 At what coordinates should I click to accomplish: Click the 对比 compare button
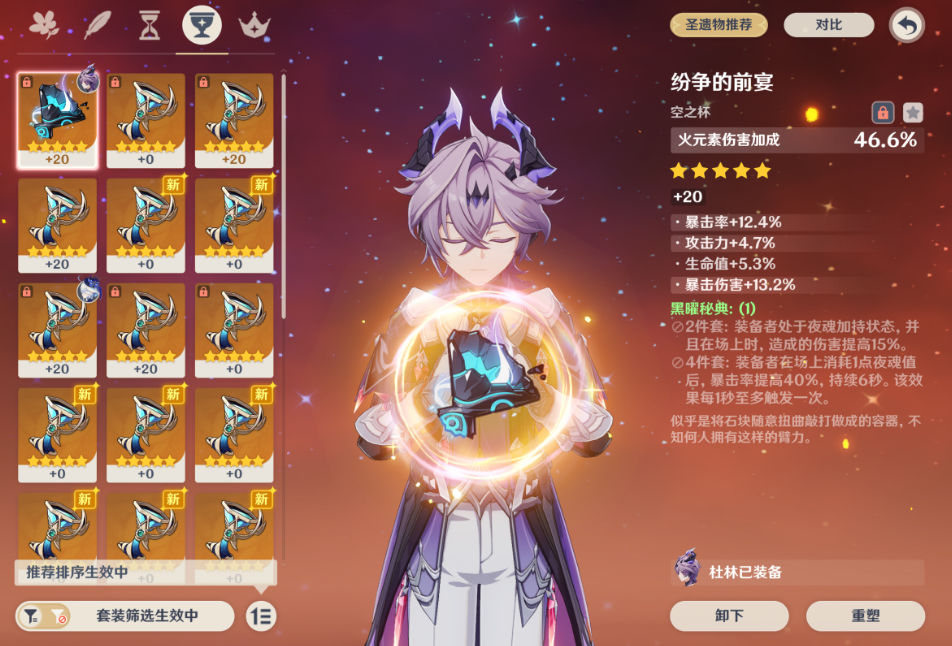point(828,25)
